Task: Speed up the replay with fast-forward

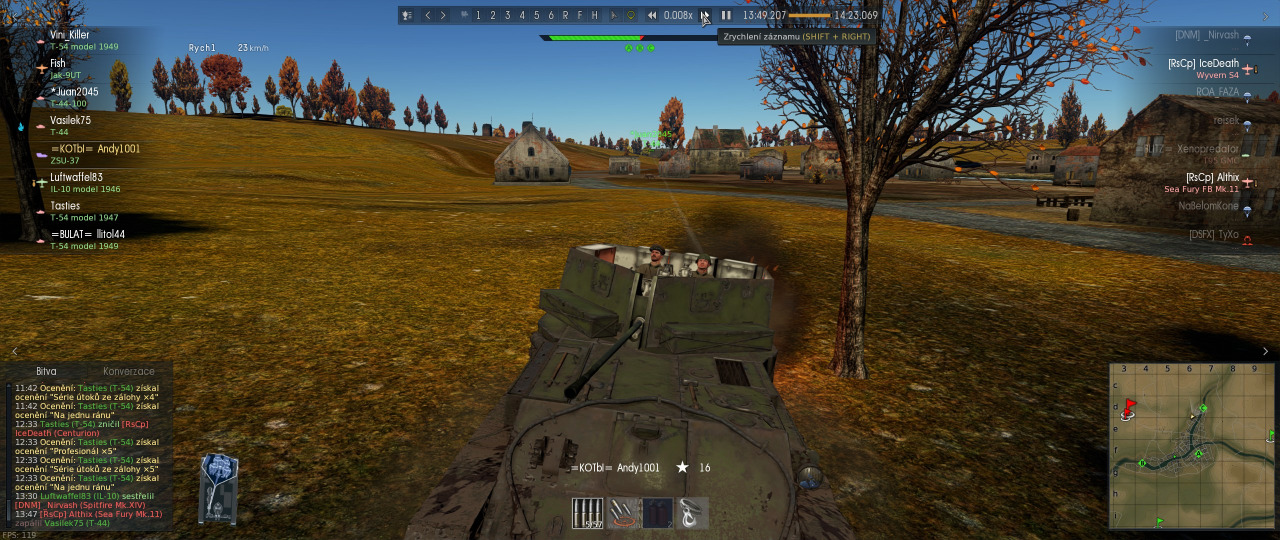Action: (x=705, y=15)
